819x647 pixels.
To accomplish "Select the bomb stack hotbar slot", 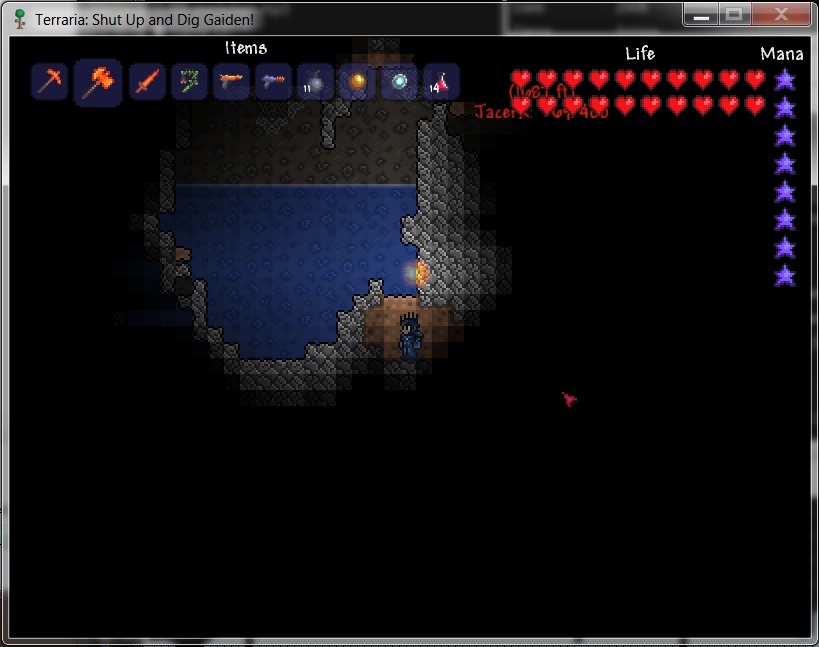I will point(315,82).
